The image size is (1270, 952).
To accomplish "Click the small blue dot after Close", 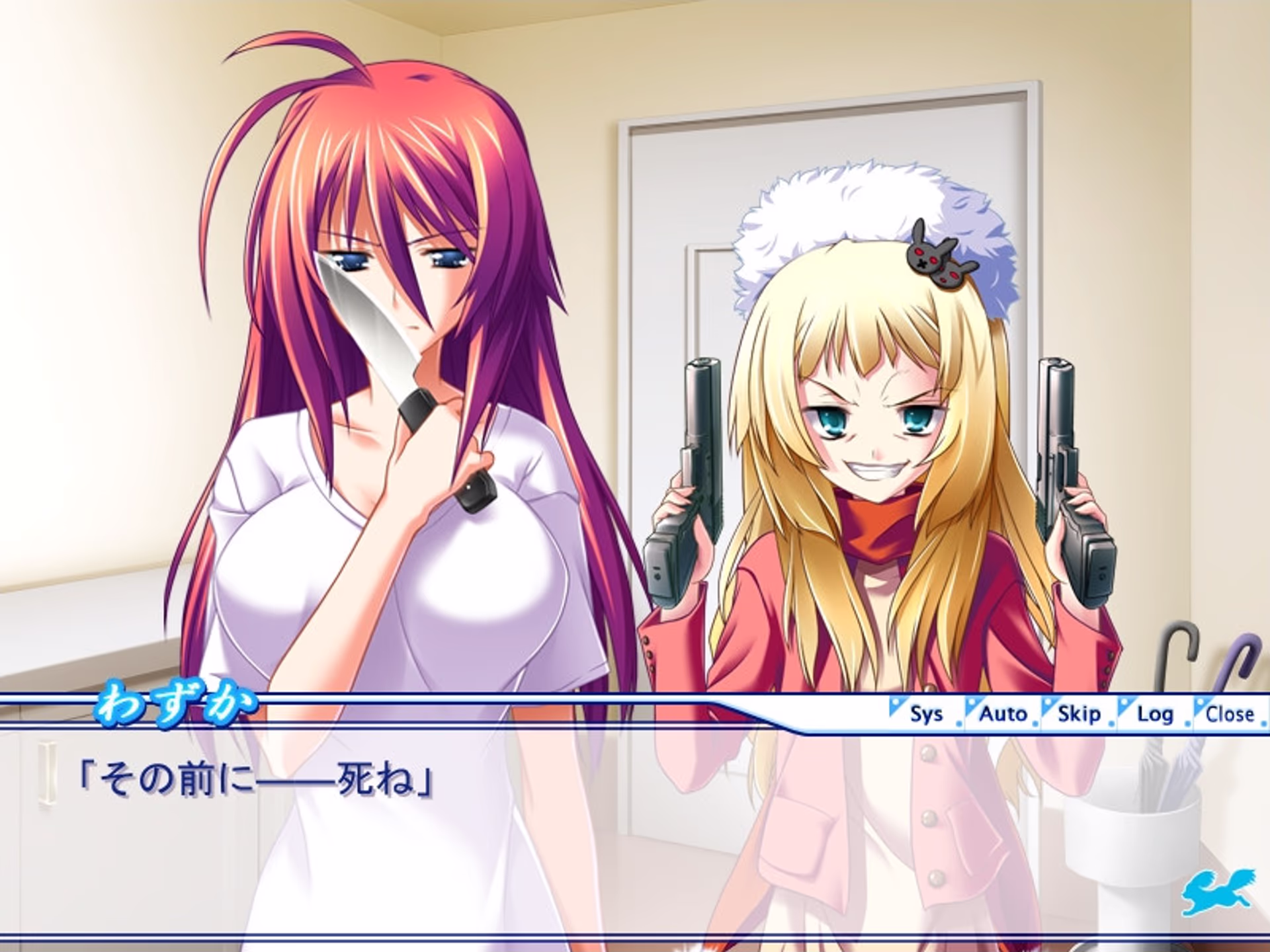I will [x=1263, y=723].
